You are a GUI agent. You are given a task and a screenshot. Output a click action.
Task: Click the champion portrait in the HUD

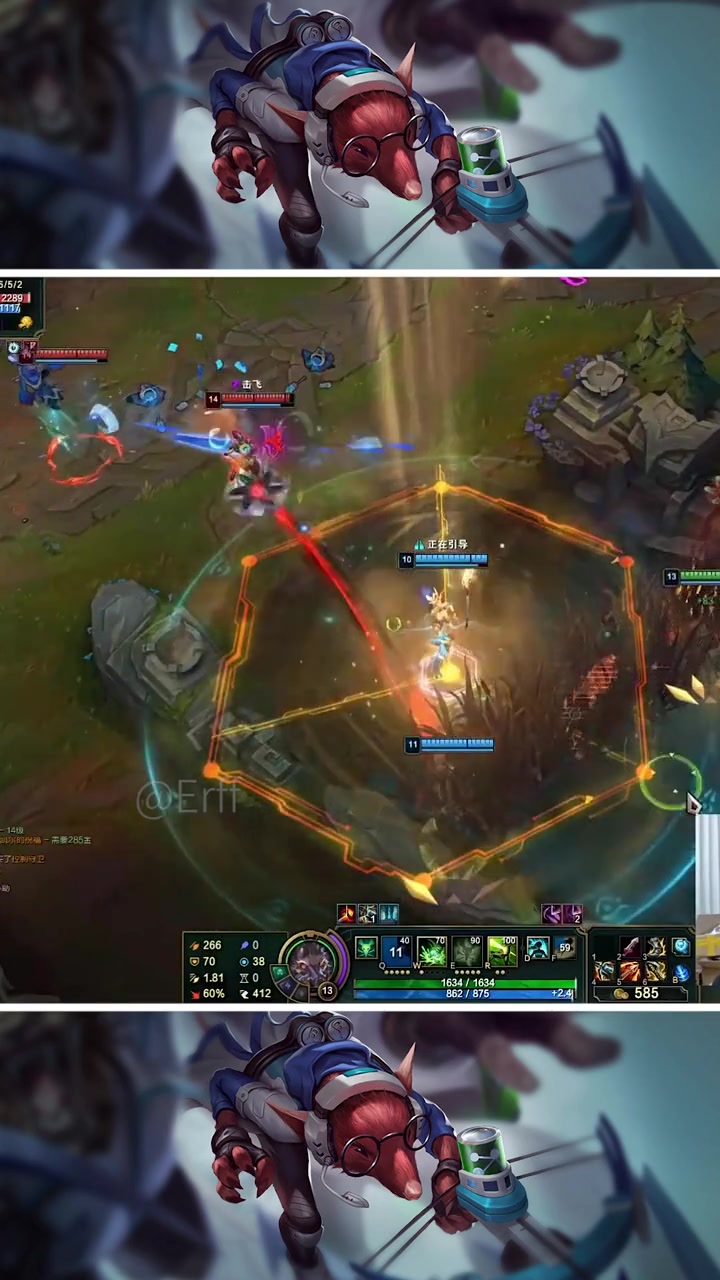tap(311, 962)
